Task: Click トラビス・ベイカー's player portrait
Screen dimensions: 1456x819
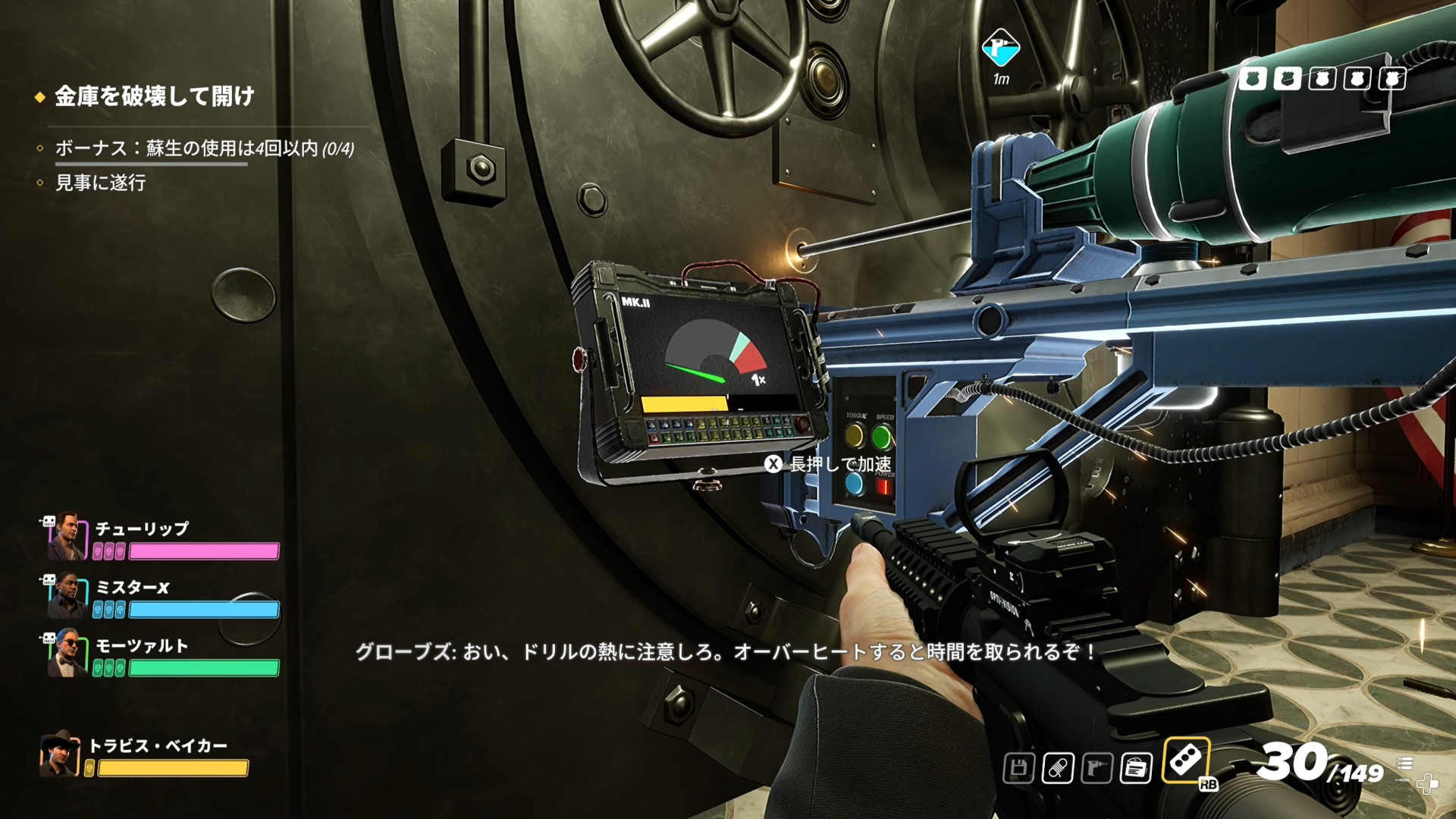Action: (60, 755)
